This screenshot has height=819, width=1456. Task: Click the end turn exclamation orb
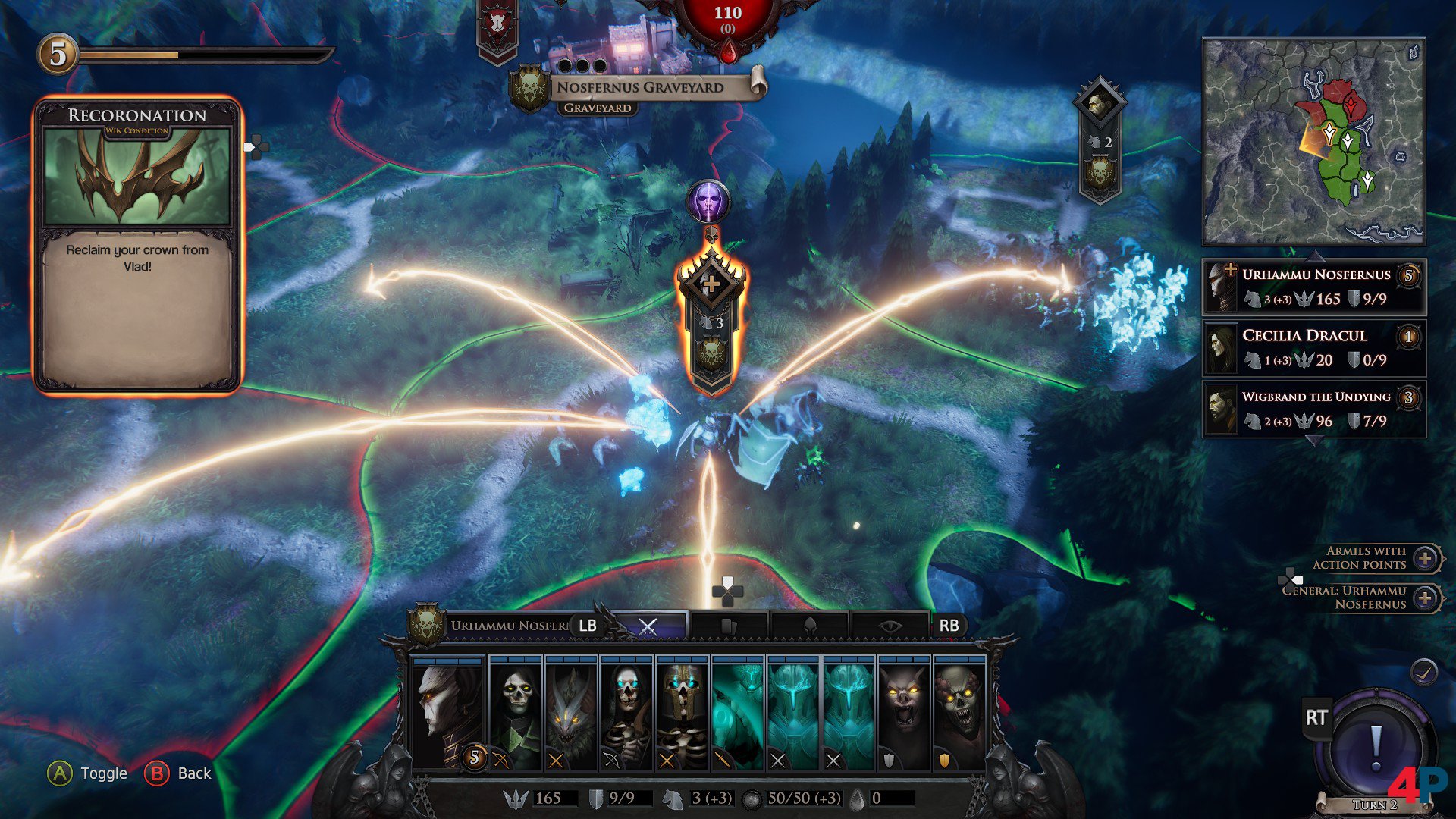(1376, 747)
